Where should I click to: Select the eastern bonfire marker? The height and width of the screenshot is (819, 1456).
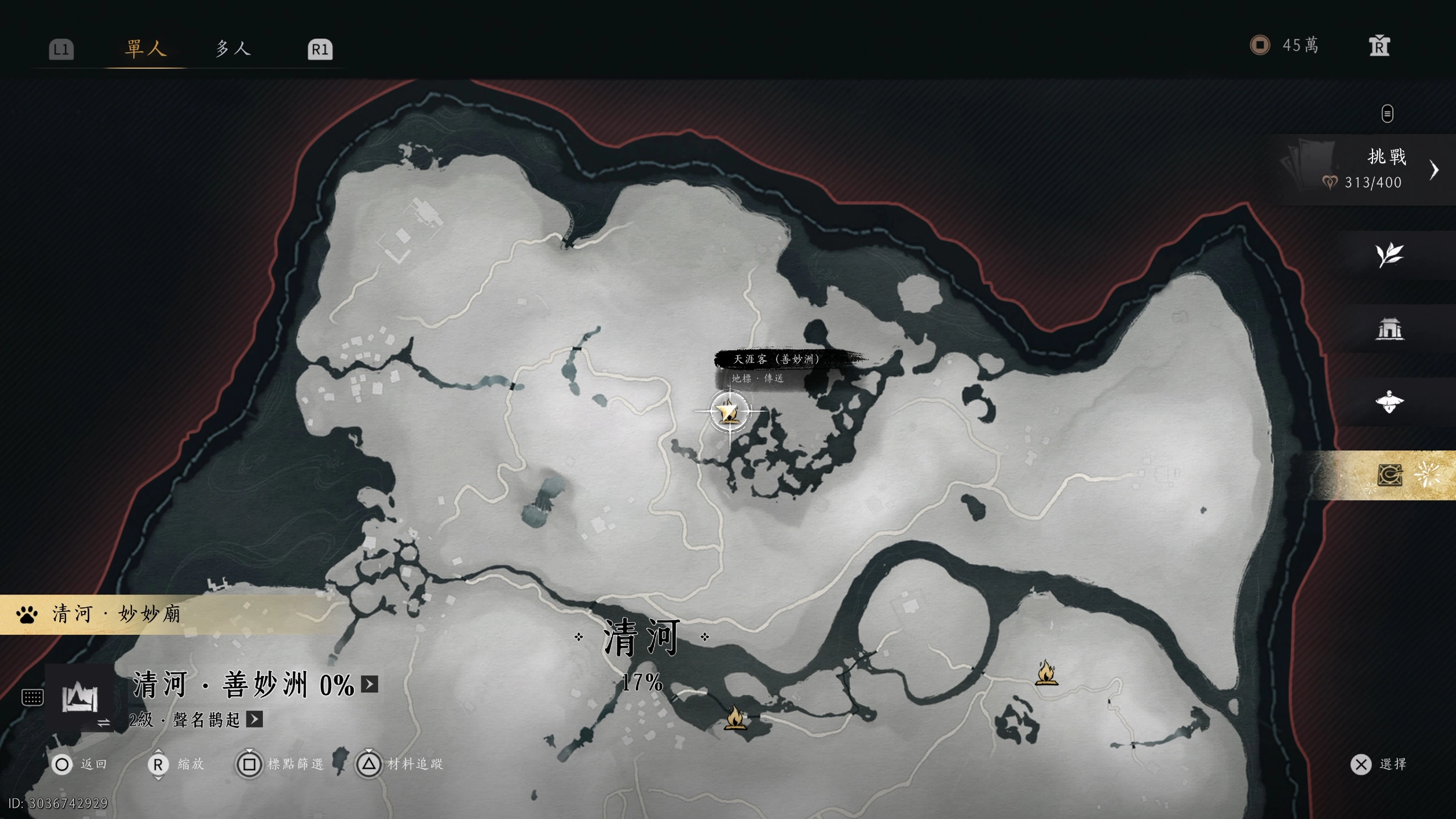coord(1046,672)
